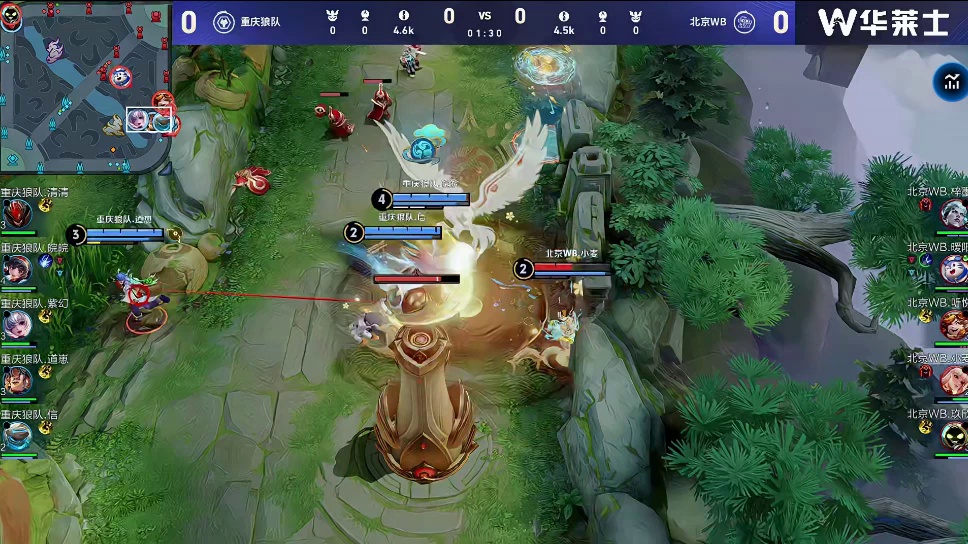Spectate 北京WB.听悦 hero portrait
Viewport: 968px width, 544px height.
[x=953, y=324]
